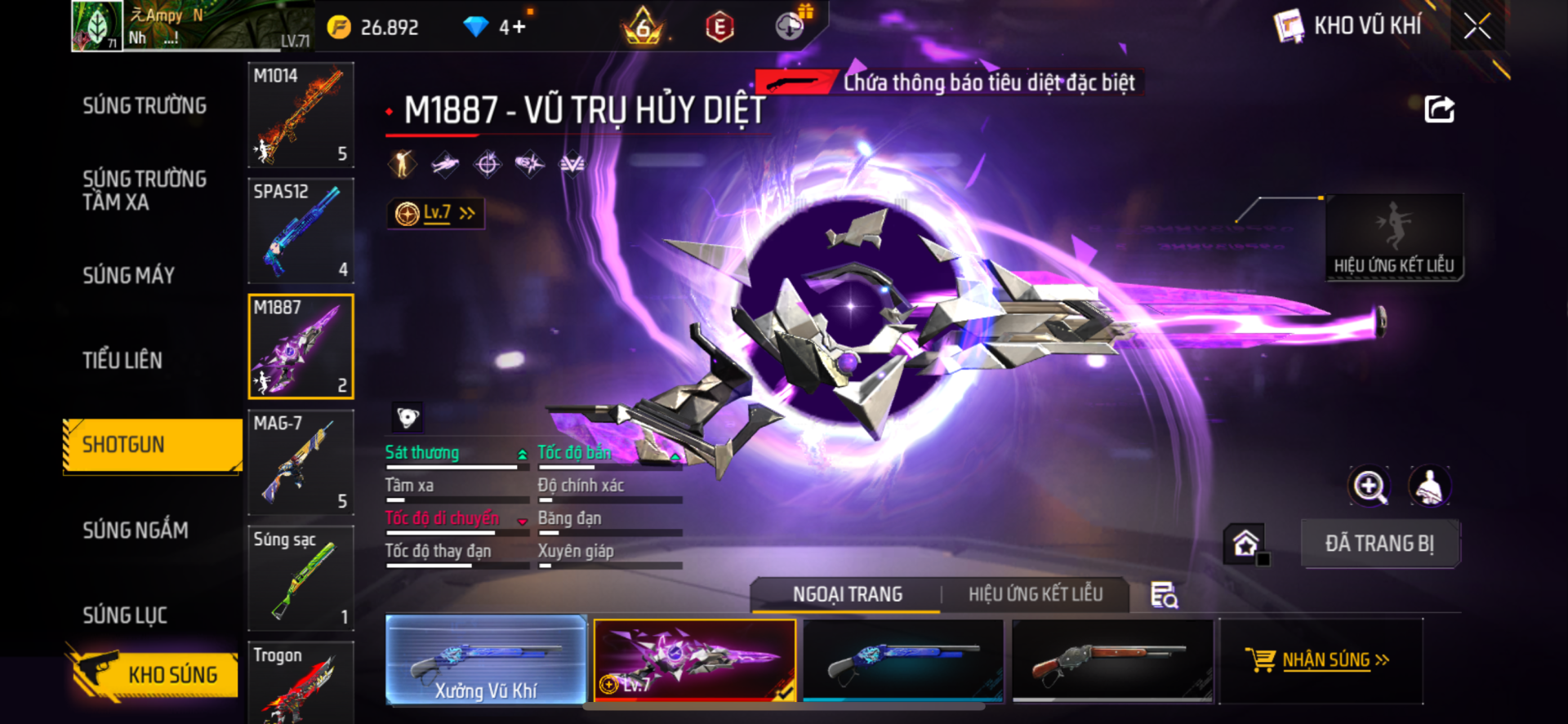Add diamonds with the plus button

[x=519, y=27]
